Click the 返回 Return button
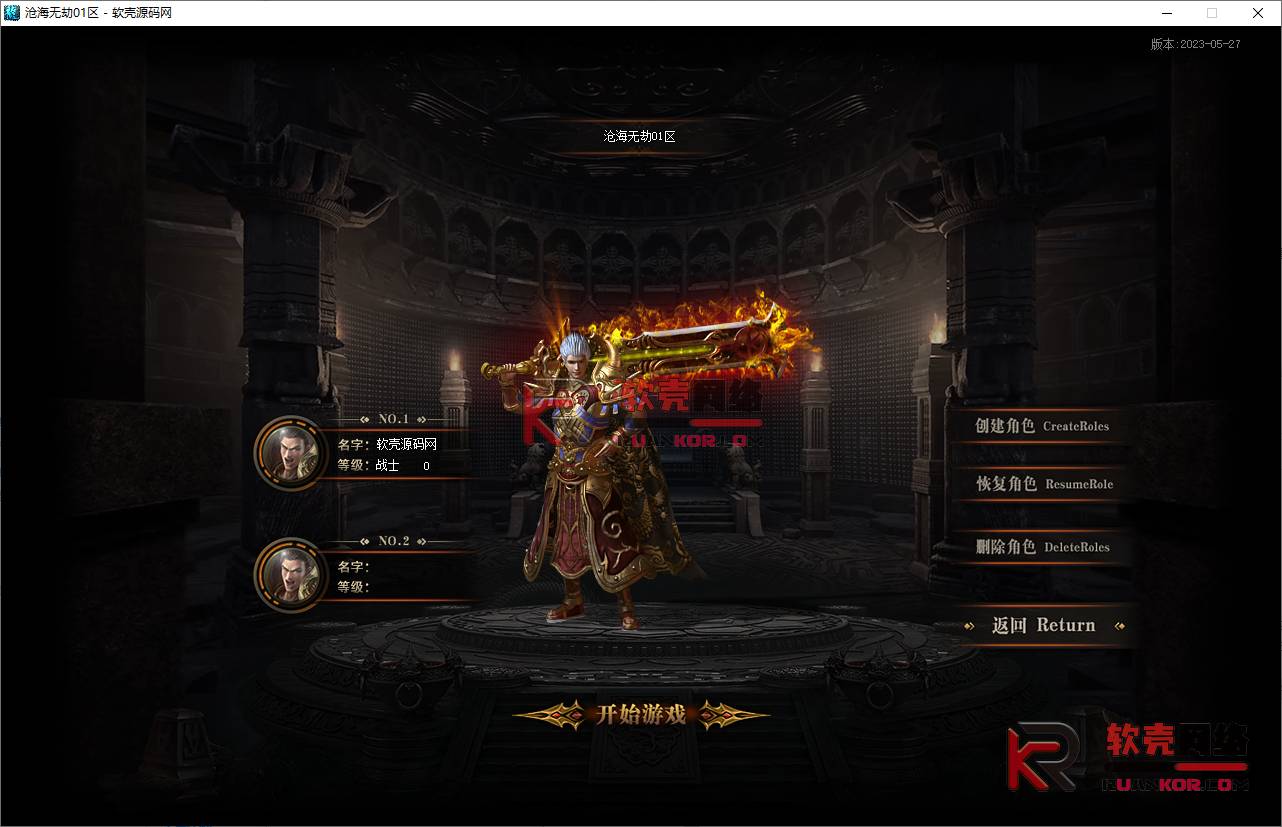 [x=1044, y=625]
